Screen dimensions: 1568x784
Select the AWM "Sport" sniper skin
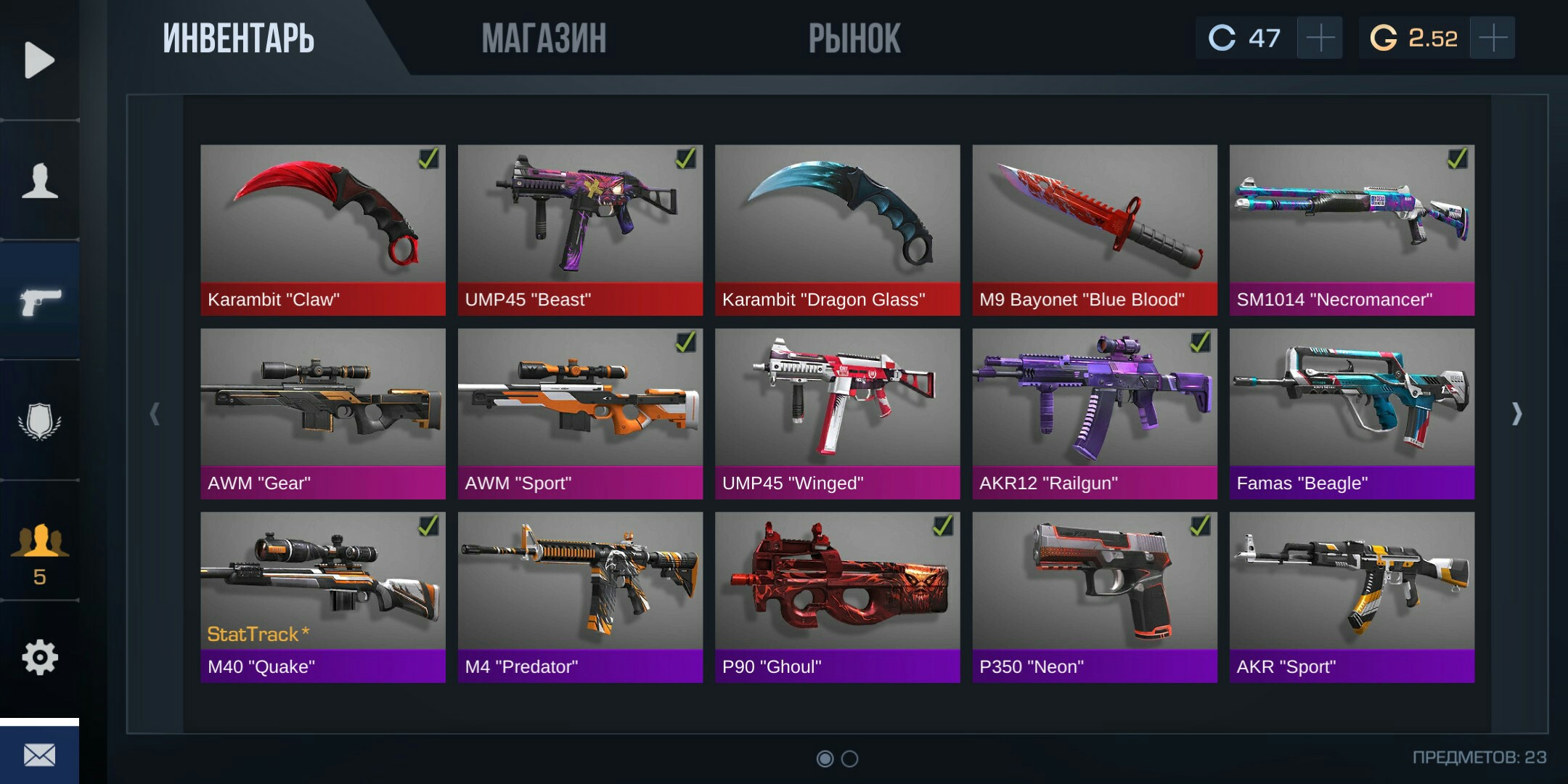(x=580, y=413)
